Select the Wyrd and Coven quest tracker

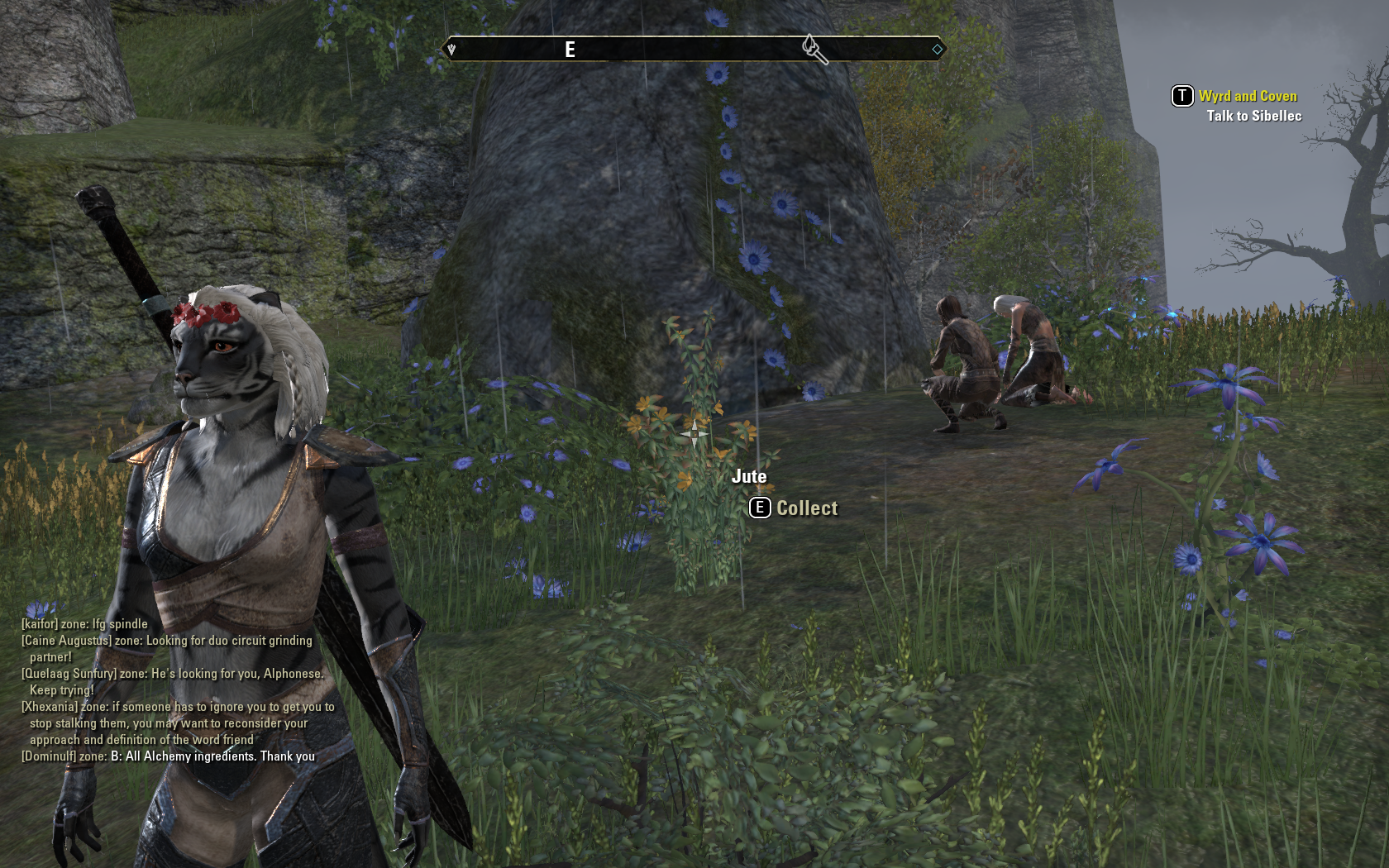pyautogui.click(x=1247, y=96)
